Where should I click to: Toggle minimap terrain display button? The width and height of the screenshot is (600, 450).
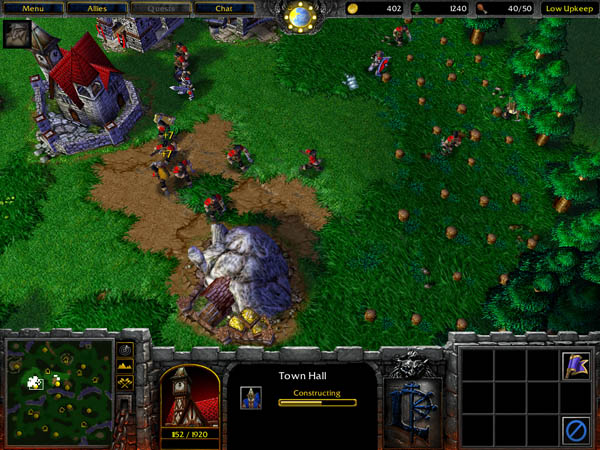125,366
